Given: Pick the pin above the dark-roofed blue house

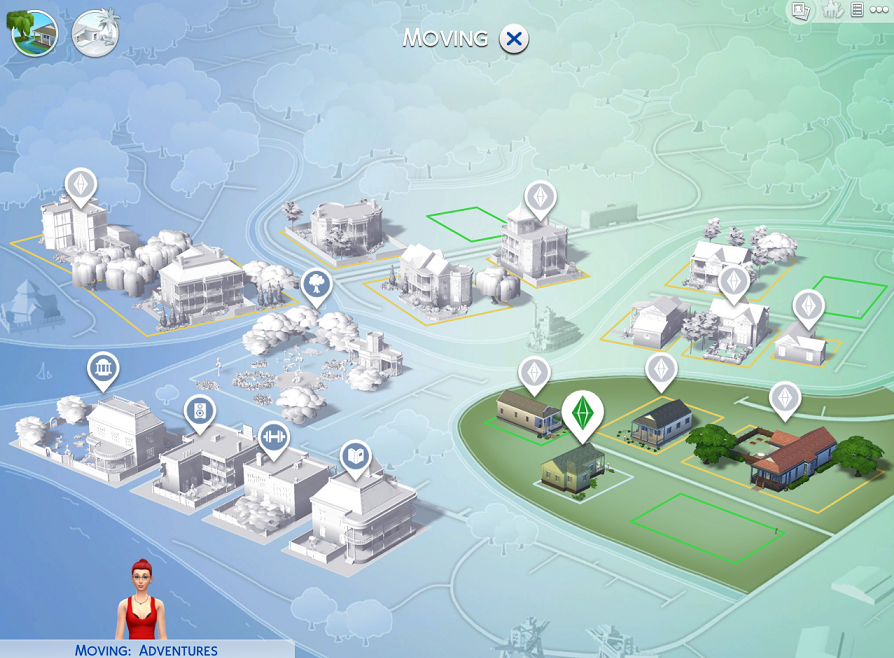Looking at the screenshot, I should click(660, 370).
